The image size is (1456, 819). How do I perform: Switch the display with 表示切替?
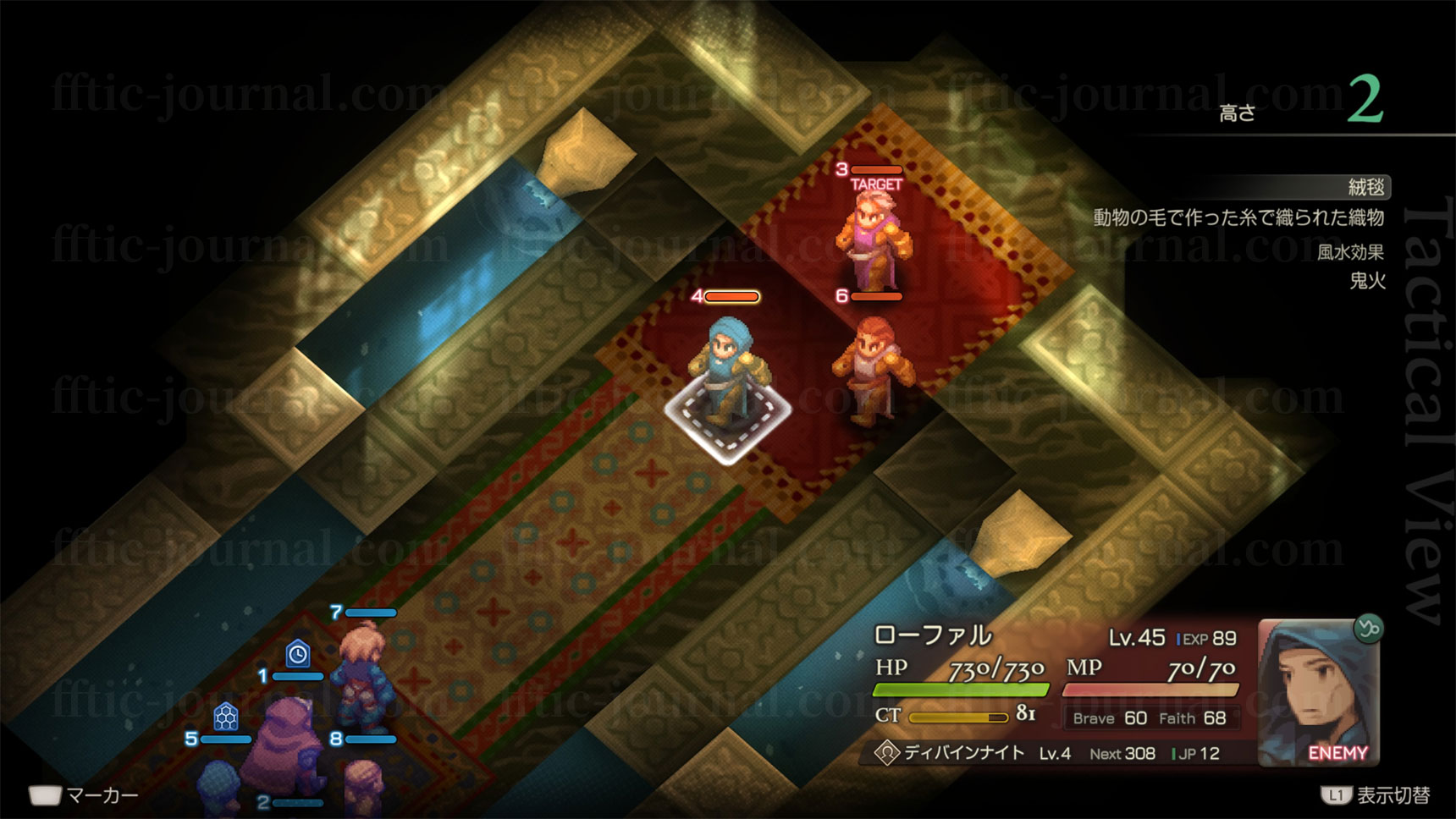(x=1376, y=795)
